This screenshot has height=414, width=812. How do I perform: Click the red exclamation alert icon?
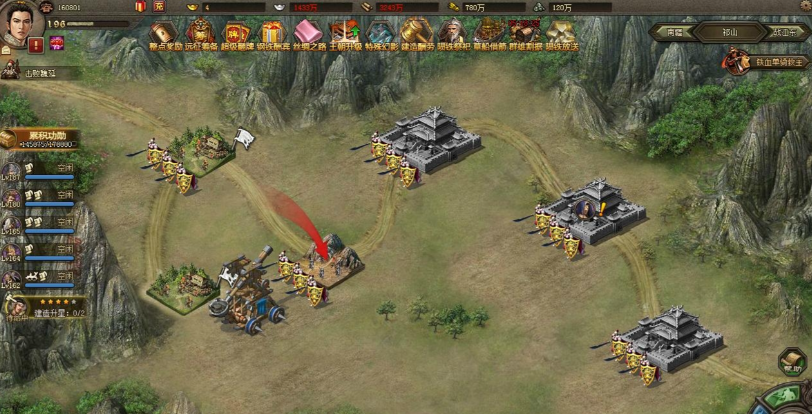point(36,45)
